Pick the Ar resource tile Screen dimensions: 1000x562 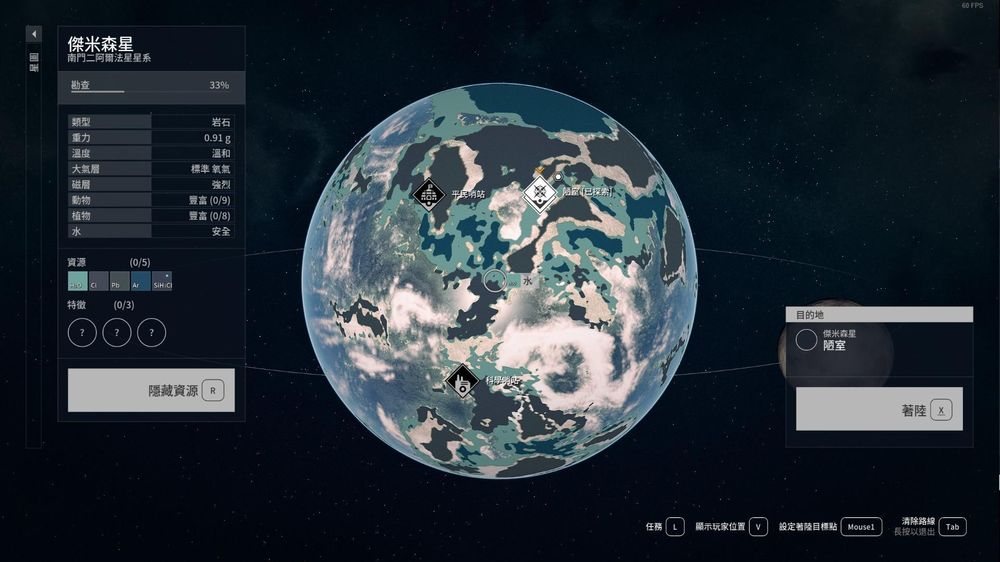coord(141,281)
